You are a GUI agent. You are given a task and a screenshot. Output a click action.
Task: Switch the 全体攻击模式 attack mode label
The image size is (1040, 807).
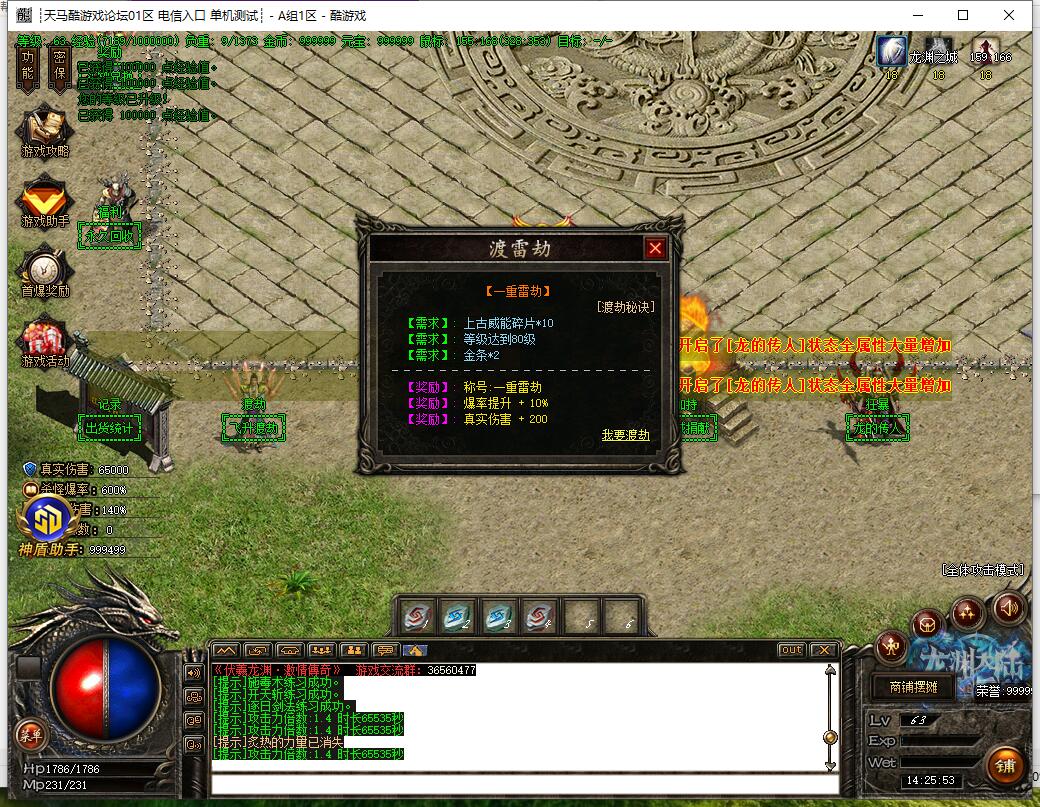[x=983, y=569]
